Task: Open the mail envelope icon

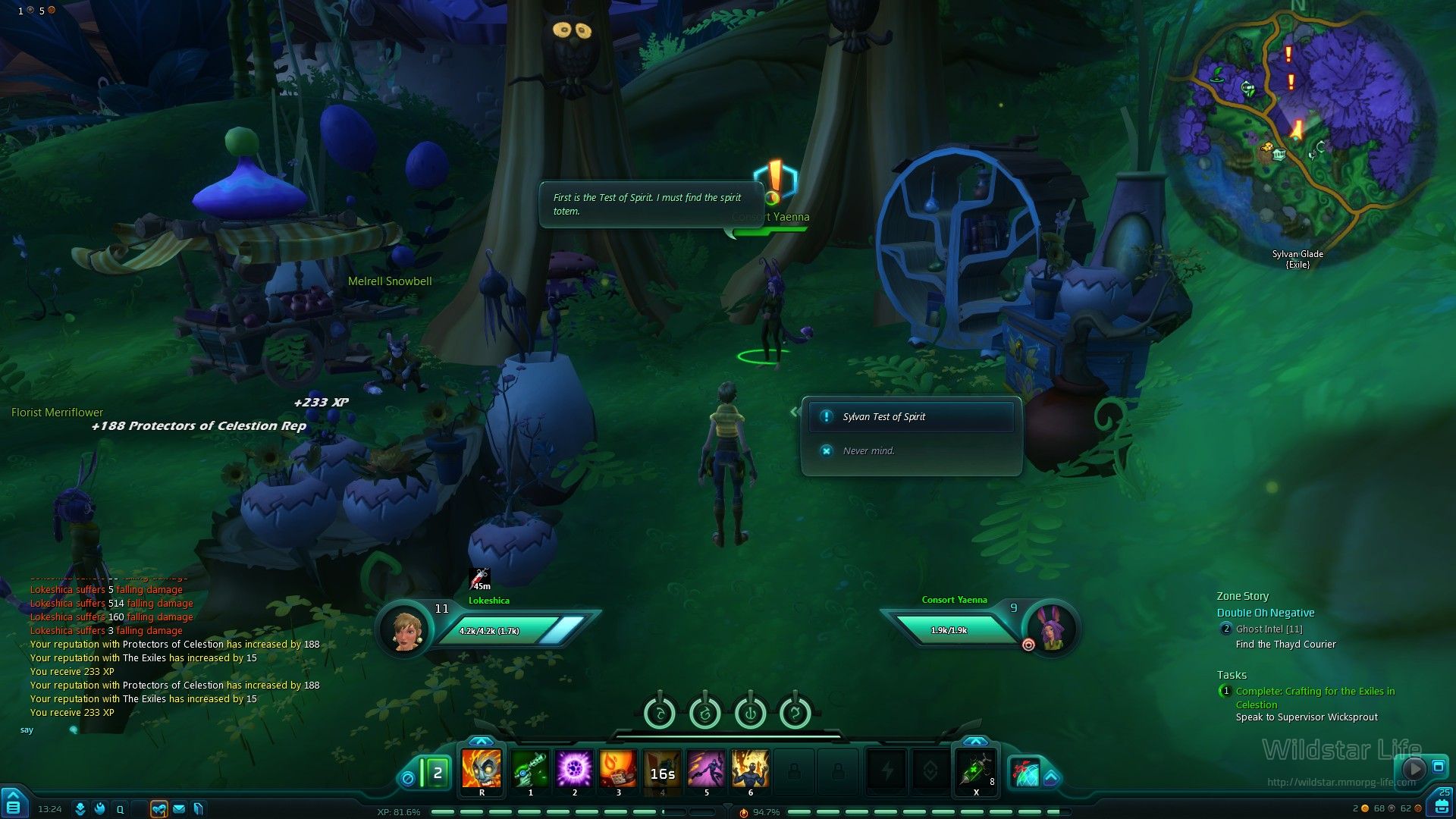Action: pos(179,809)
